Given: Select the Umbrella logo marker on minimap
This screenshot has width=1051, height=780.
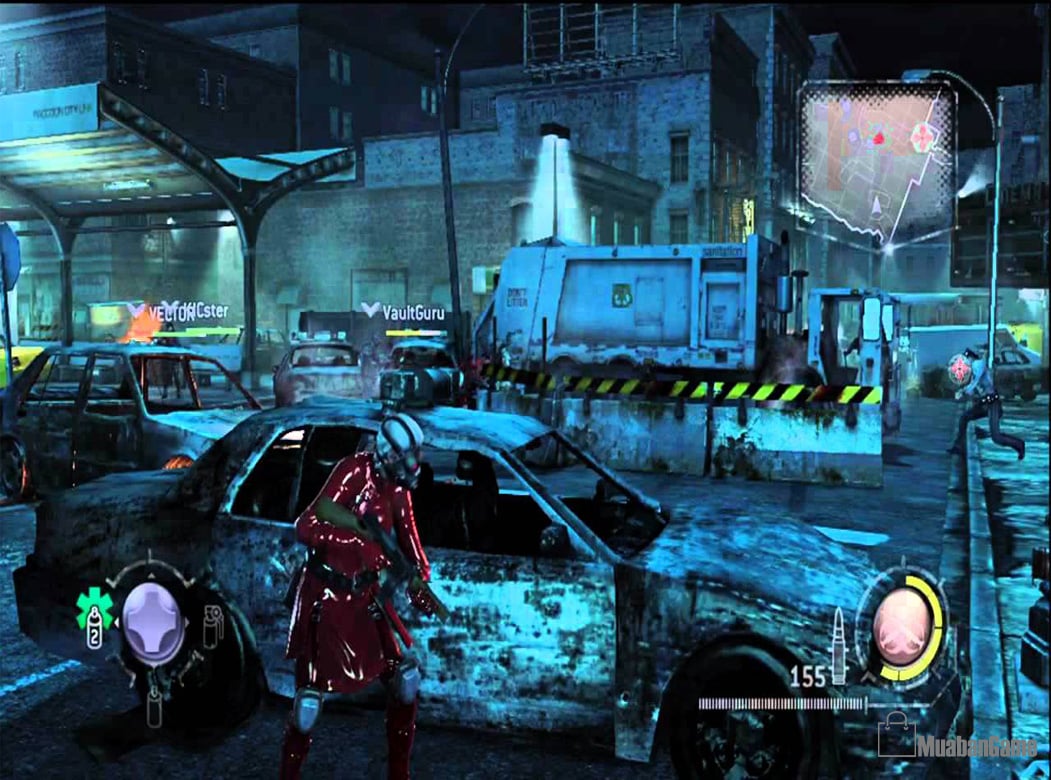Looking at the screenshot, I should [x=924, y=138].
